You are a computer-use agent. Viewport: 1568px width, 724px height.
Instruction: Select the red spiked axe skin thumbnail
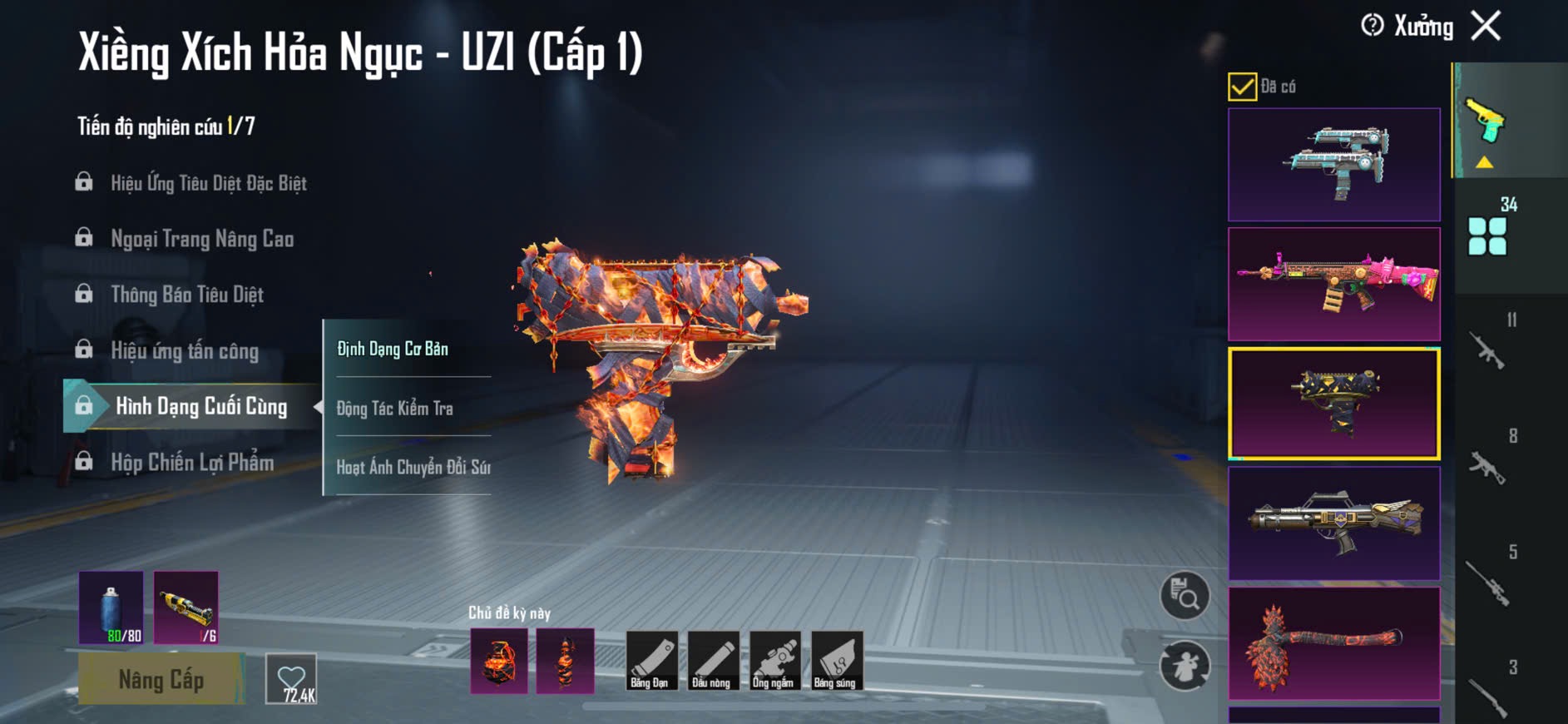(x=1333, y=643)
